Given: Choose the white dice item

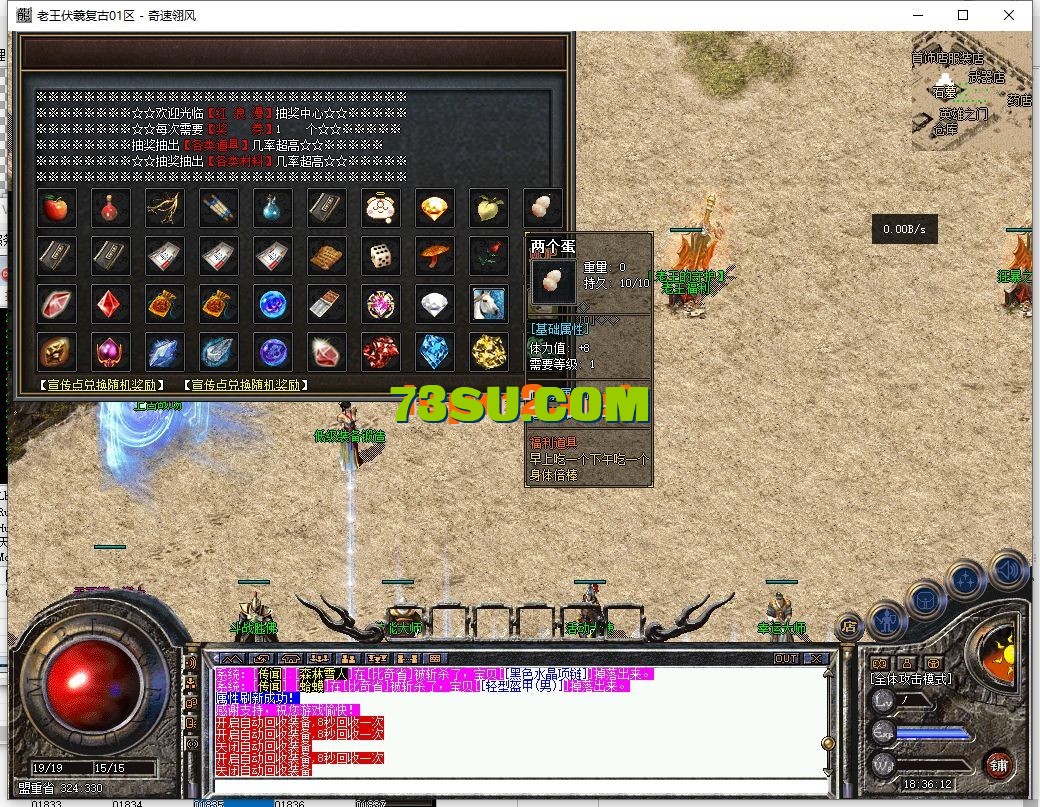Looking at the screenshot, I should (381, 255).
